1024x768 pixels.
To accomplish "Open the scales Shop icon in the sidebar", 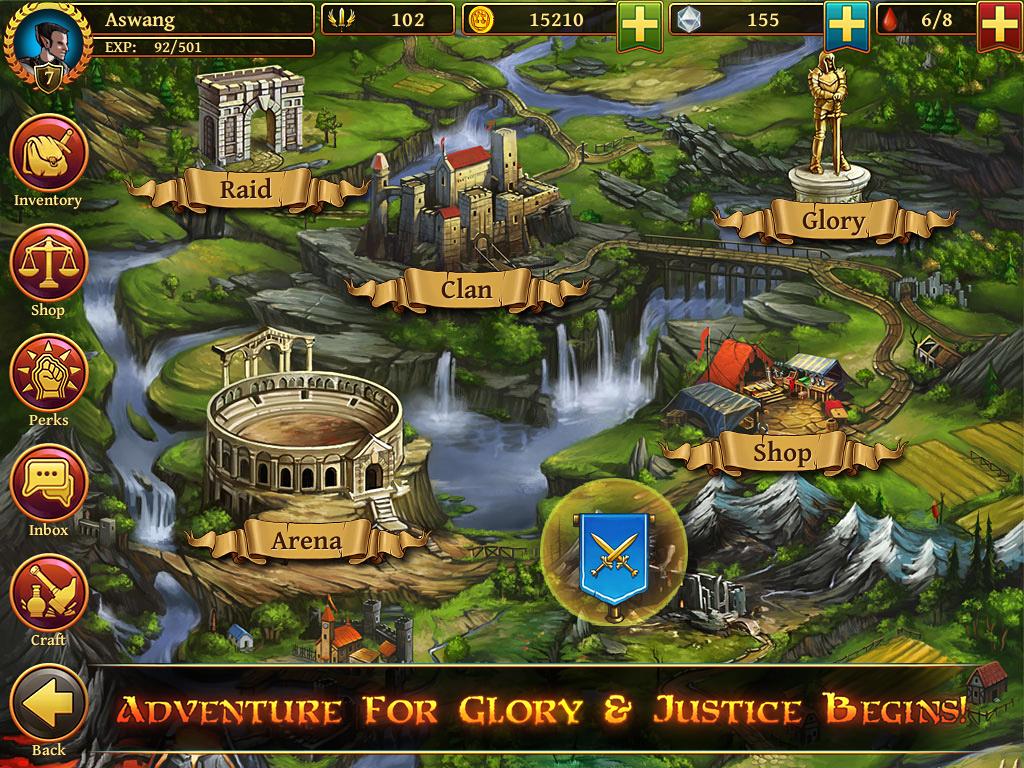I will click(48, 263).
